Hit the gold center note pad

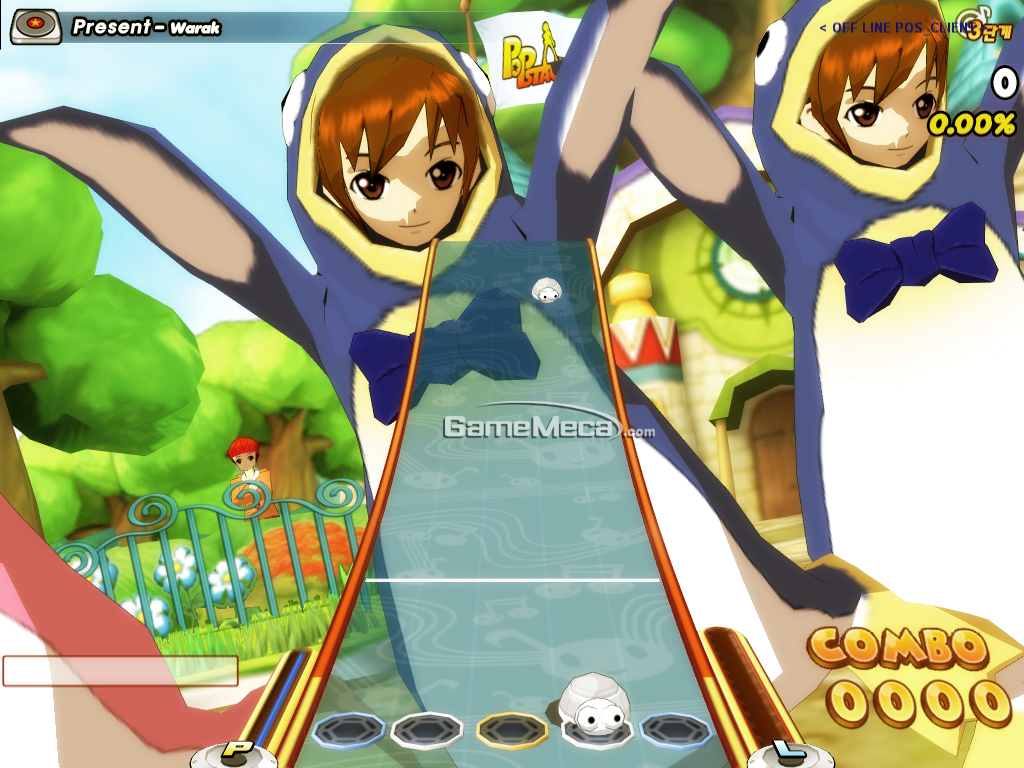pyautogui.click(x=511, y=730)
